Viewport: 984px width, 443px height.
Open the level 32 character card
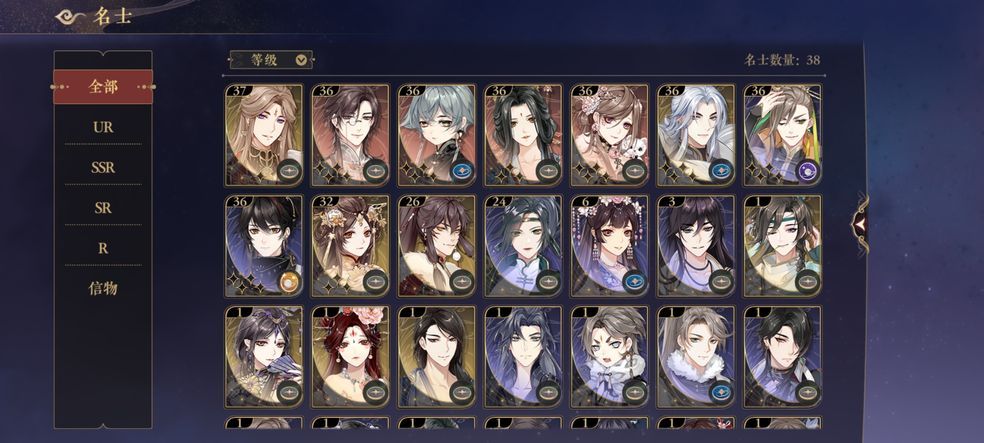coord(350,246)
